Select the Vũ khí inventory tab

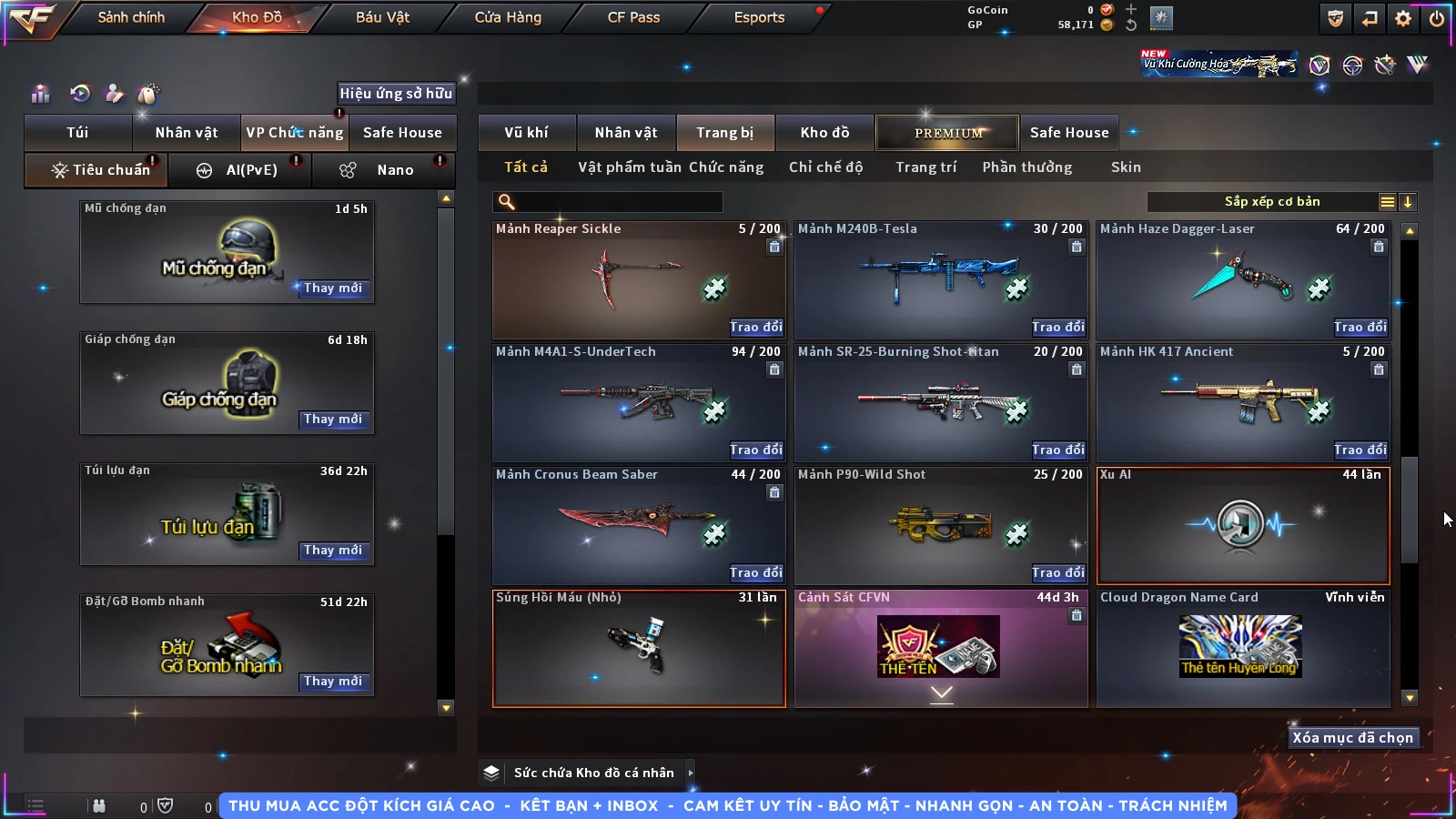[526, 133]
